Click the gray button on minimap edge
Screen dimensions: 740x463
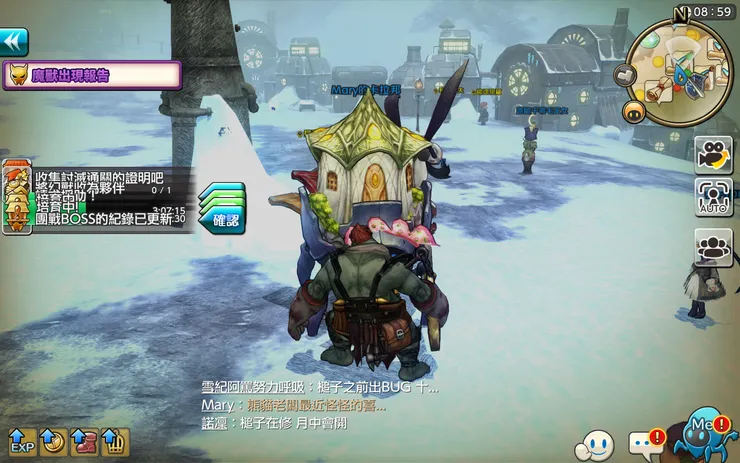pyautogui.click(x=627, y=75)
